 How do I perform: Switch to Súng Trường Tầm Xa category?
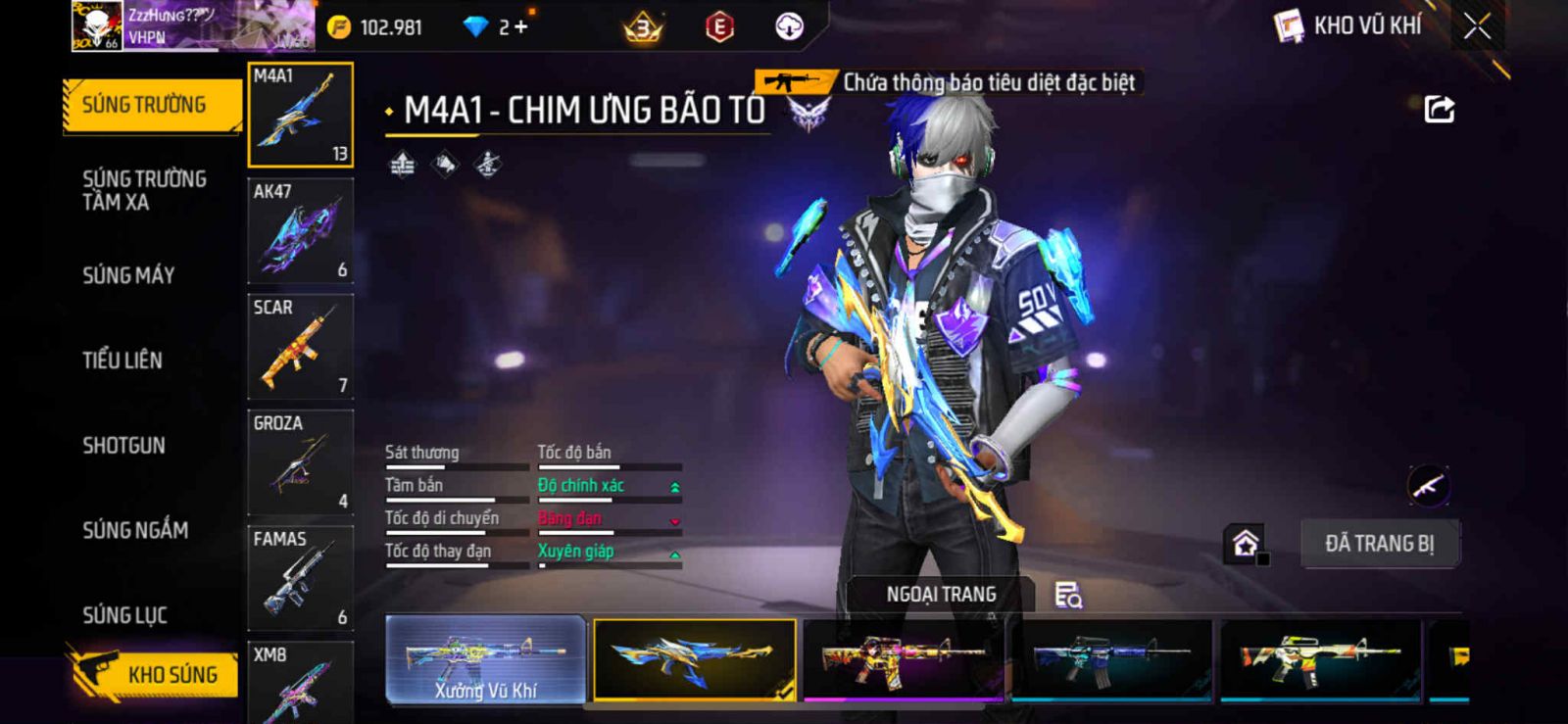point(144,190)
